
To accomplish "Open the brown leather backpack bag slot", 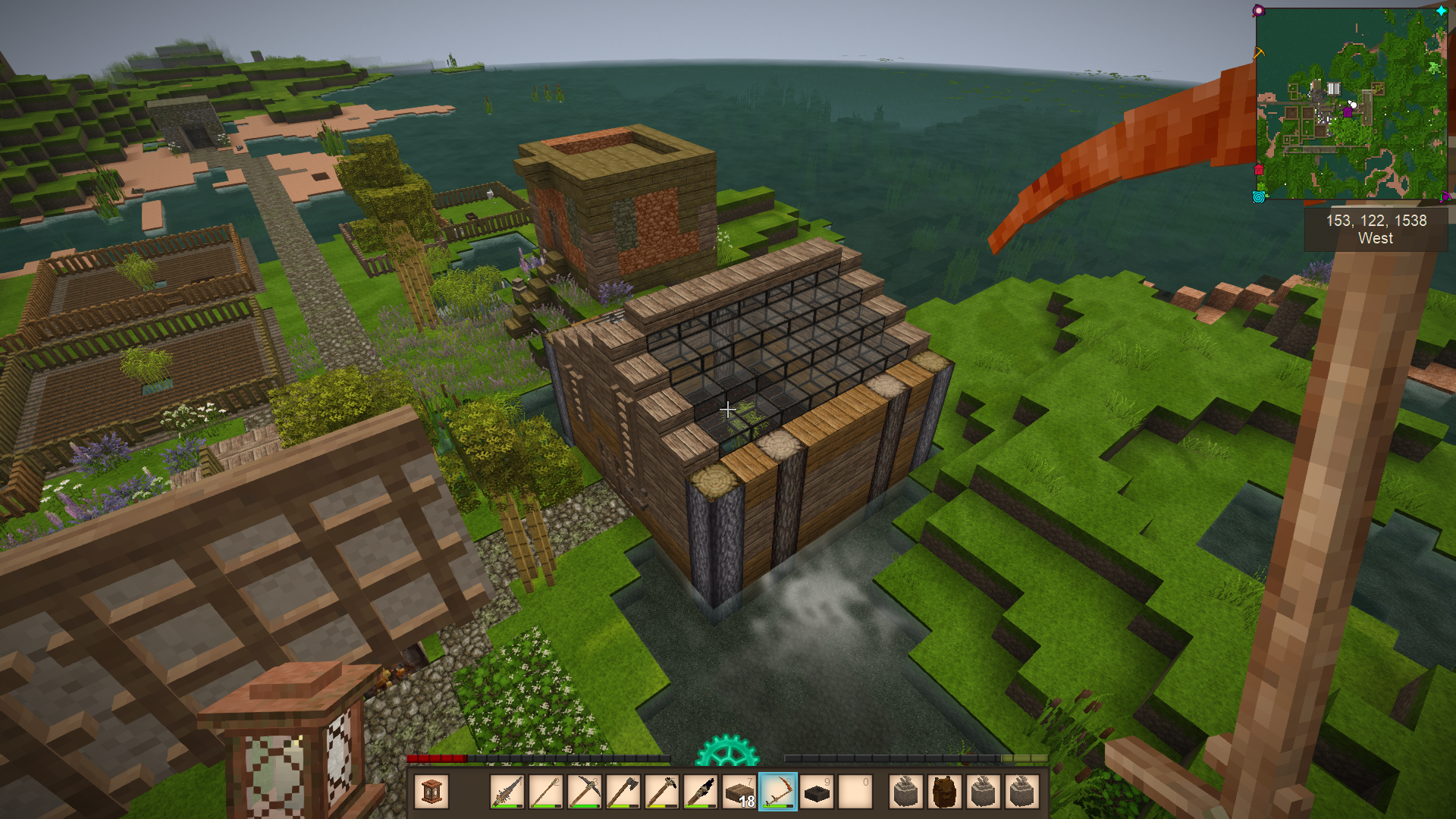I will (x=945, y=792).
